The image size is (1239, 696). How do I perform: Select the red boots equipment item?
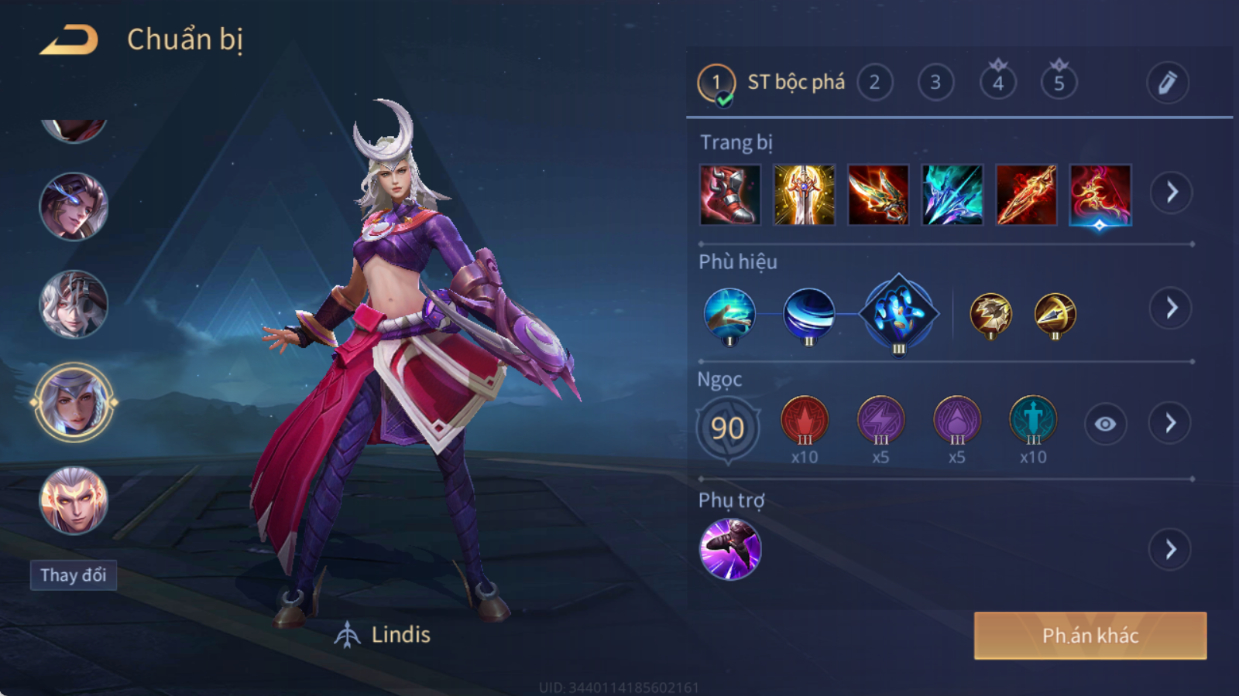[x=730, y=194]
